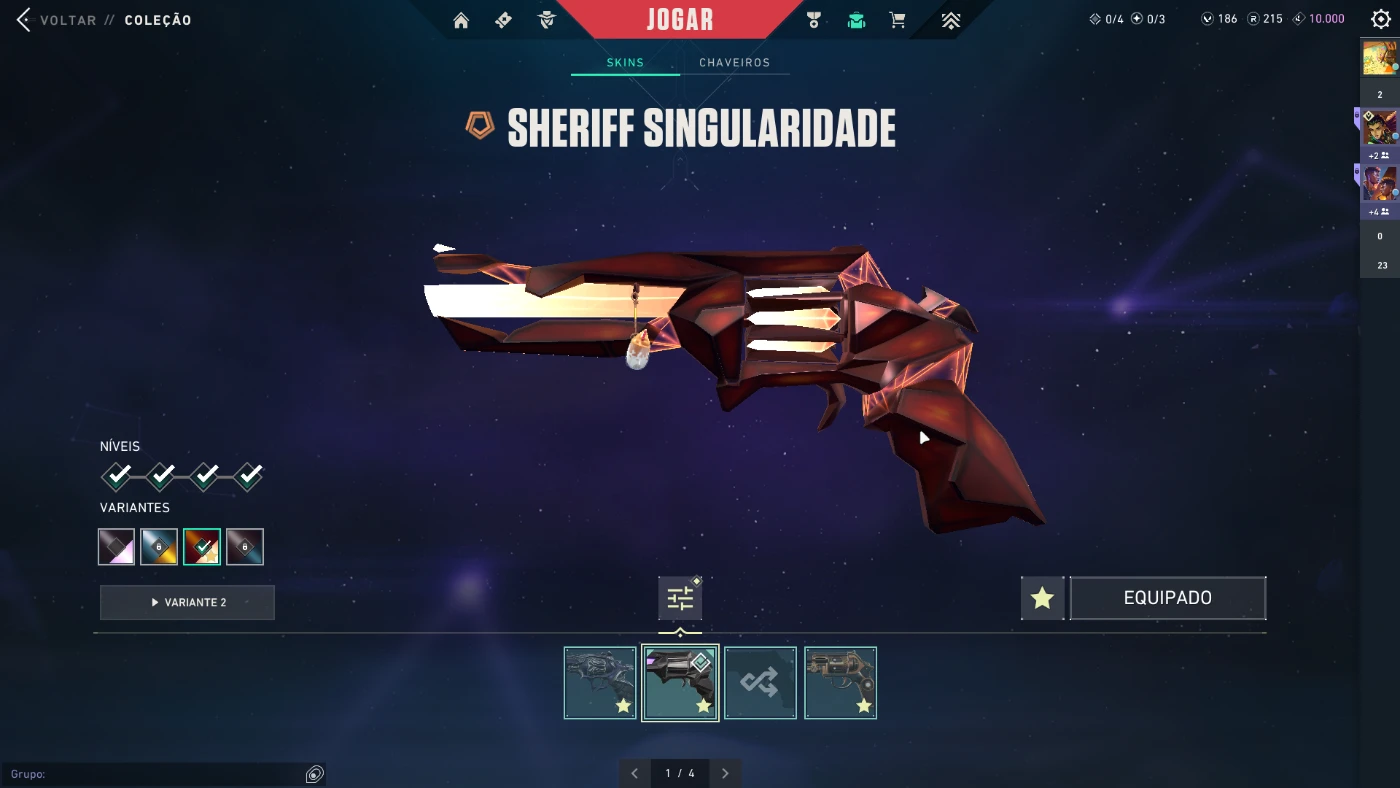Select the bronze Sheriff skin thumbnail
The image size is (1400, 788).
click(x=840, y=683)
